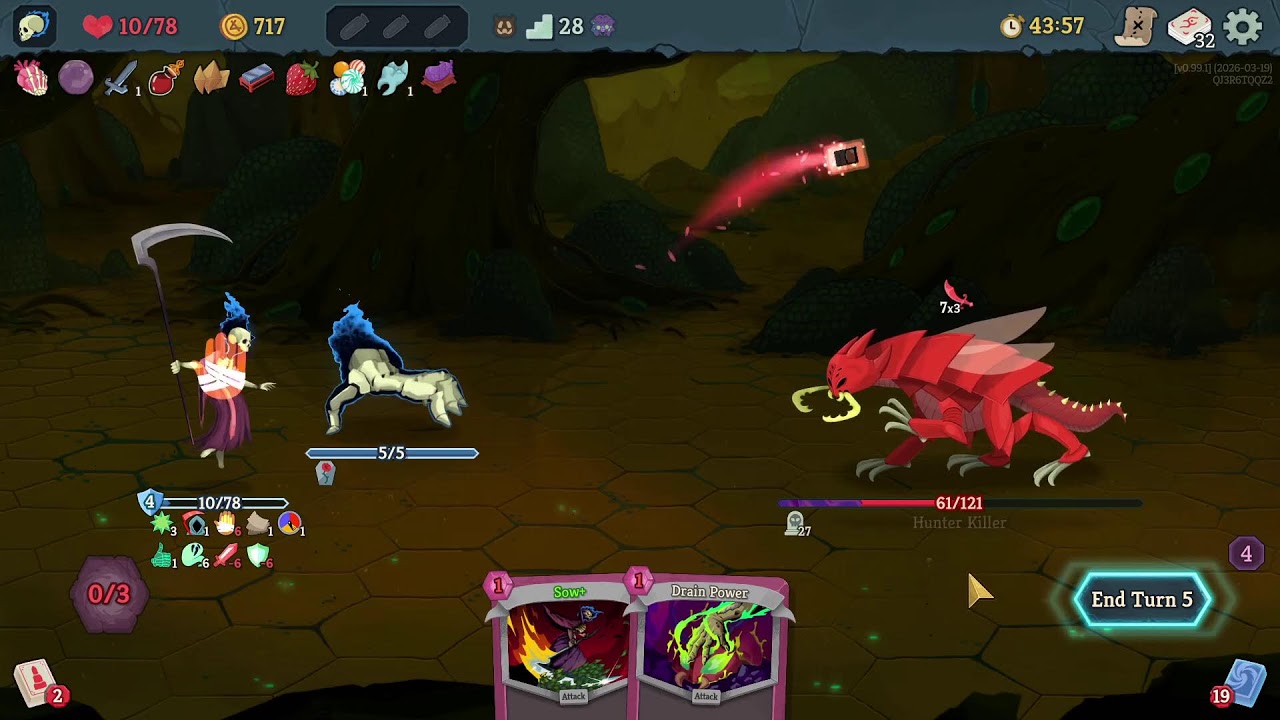View the blue tooth relic
Screen dimensions: 1280x720
point(392,78)
